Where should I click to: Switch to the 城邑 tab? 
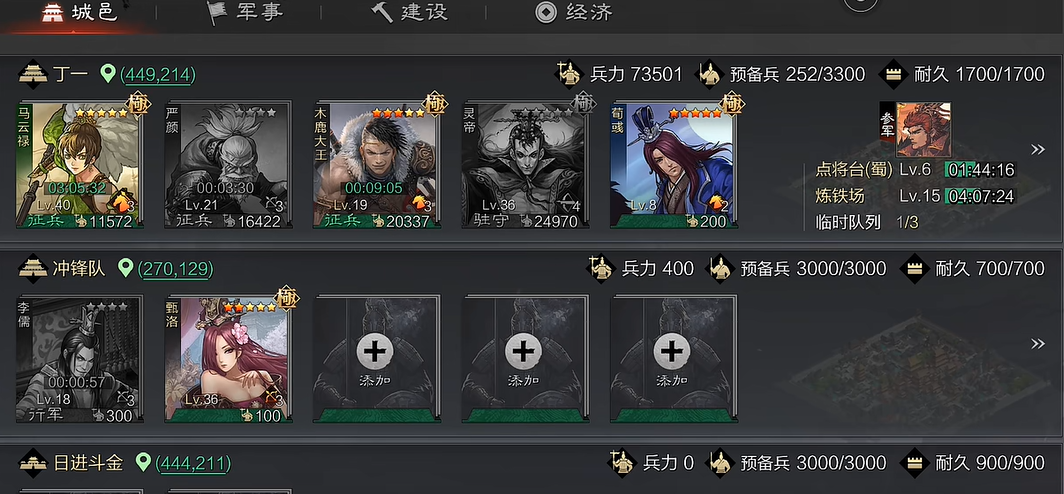pyautogui.click(x=80, y=13)
